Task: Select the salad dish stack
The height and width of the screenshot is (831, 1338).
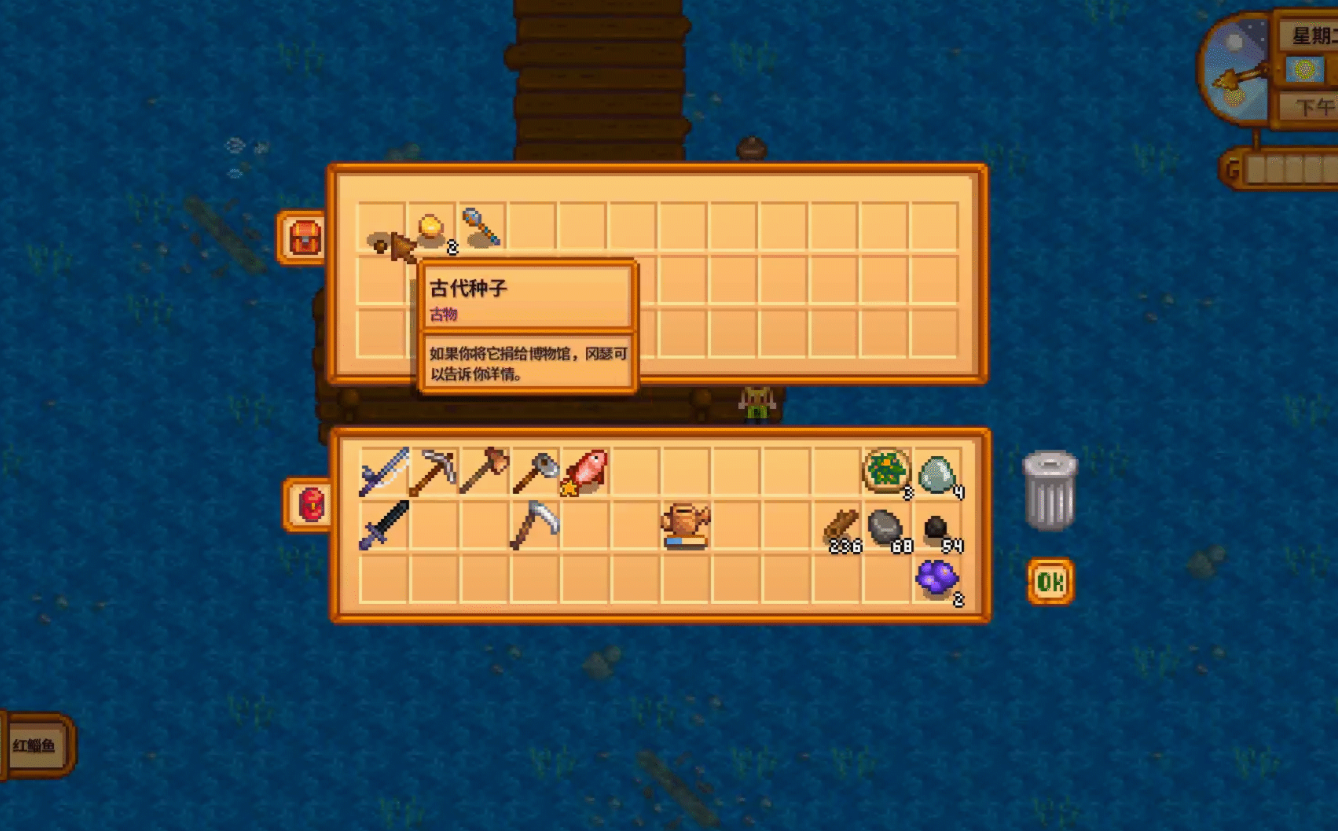Action: click(886, 472)
